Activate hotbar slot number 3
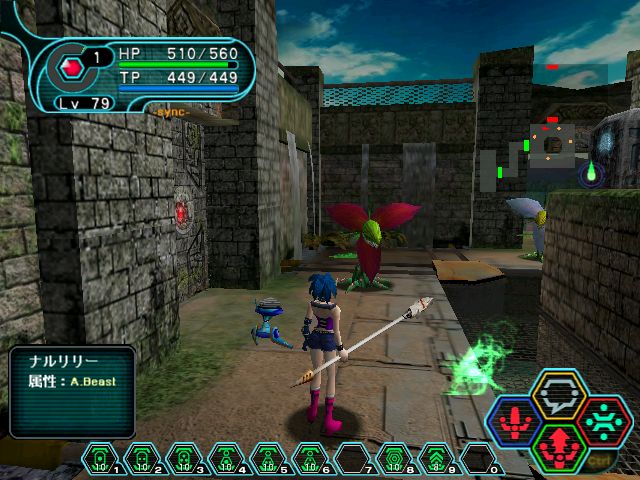The image size is (640, 480). pyautogui.click(x=182, y=460)
